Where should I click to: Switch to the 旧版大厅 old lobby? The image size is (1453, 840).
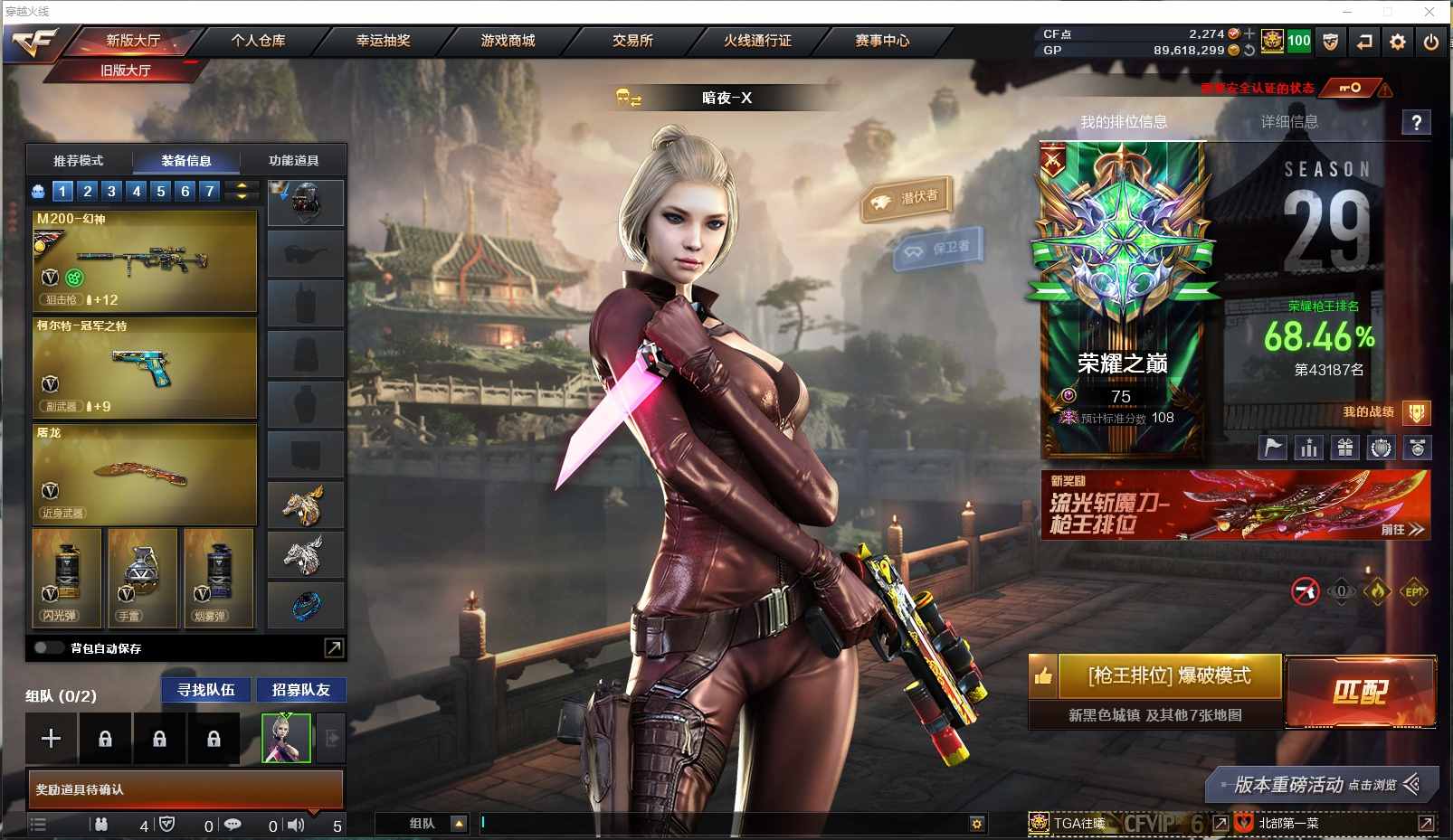tap(126, 71)
